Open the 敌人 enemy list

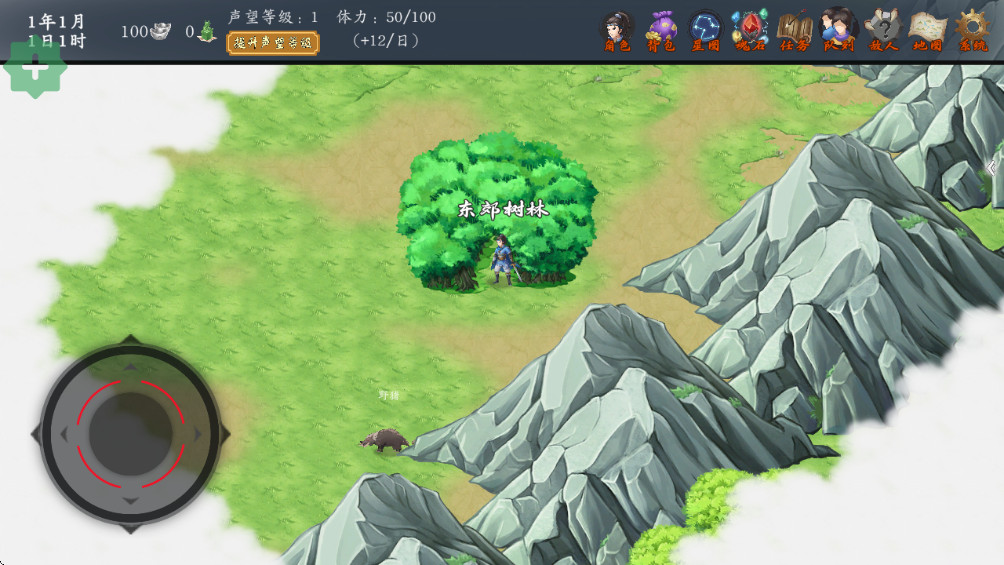[x=884, y=30]
